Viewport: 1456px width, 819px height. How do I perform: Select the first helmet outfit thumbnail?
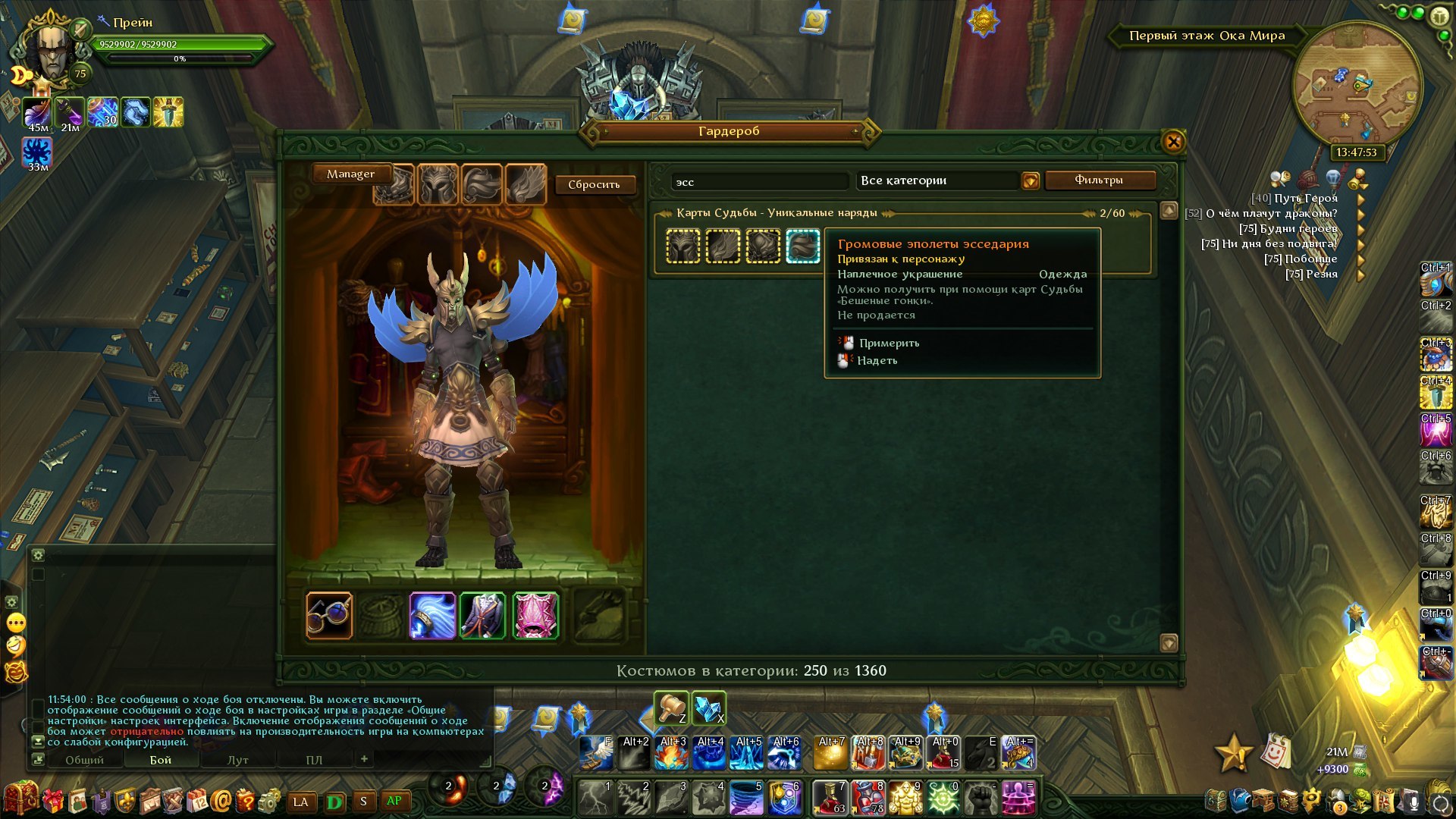pos(683,246)
